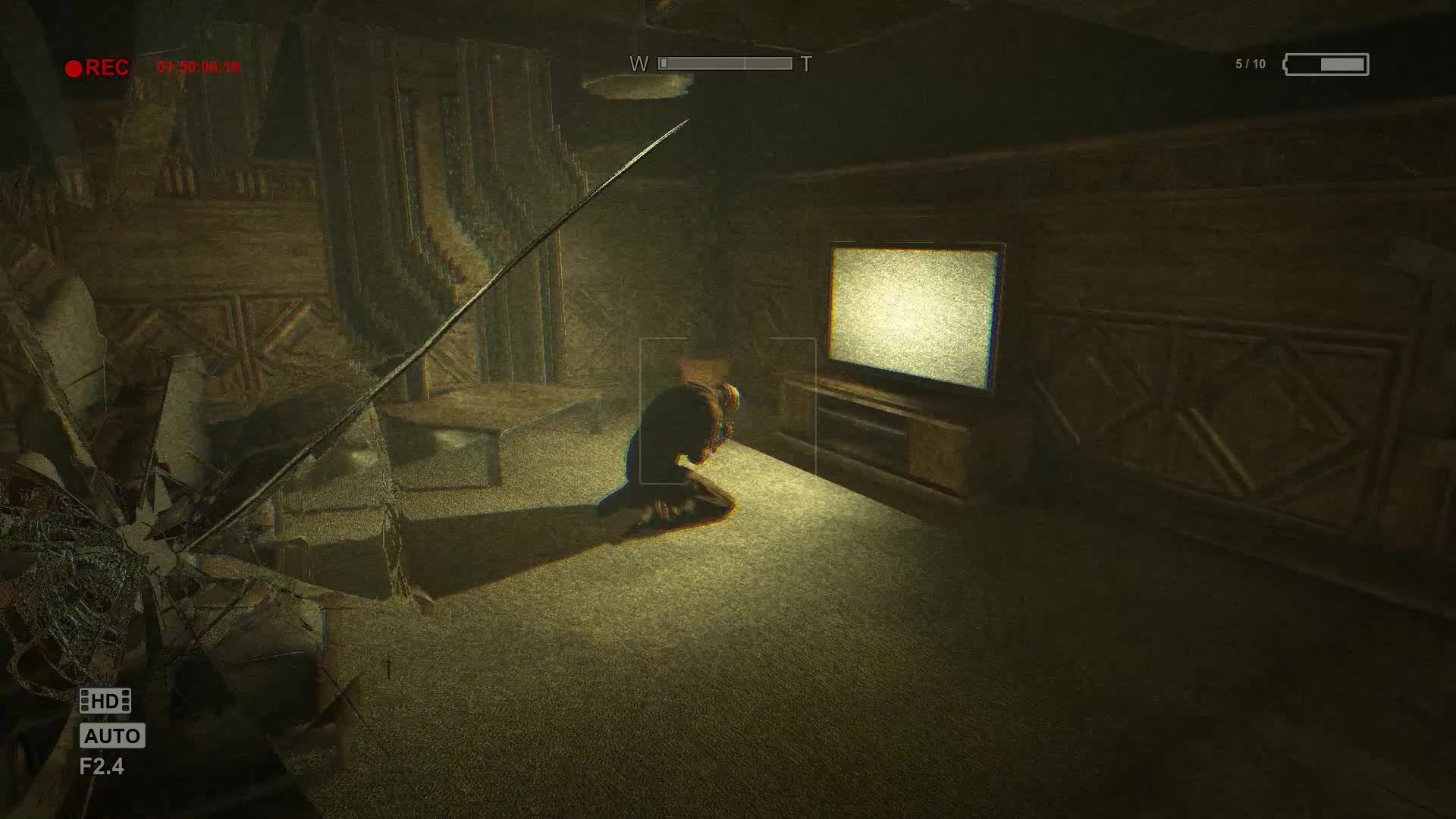
Task: Click the camcorder timestamp display
Action: pyautogui.click(x=199, y=67)
